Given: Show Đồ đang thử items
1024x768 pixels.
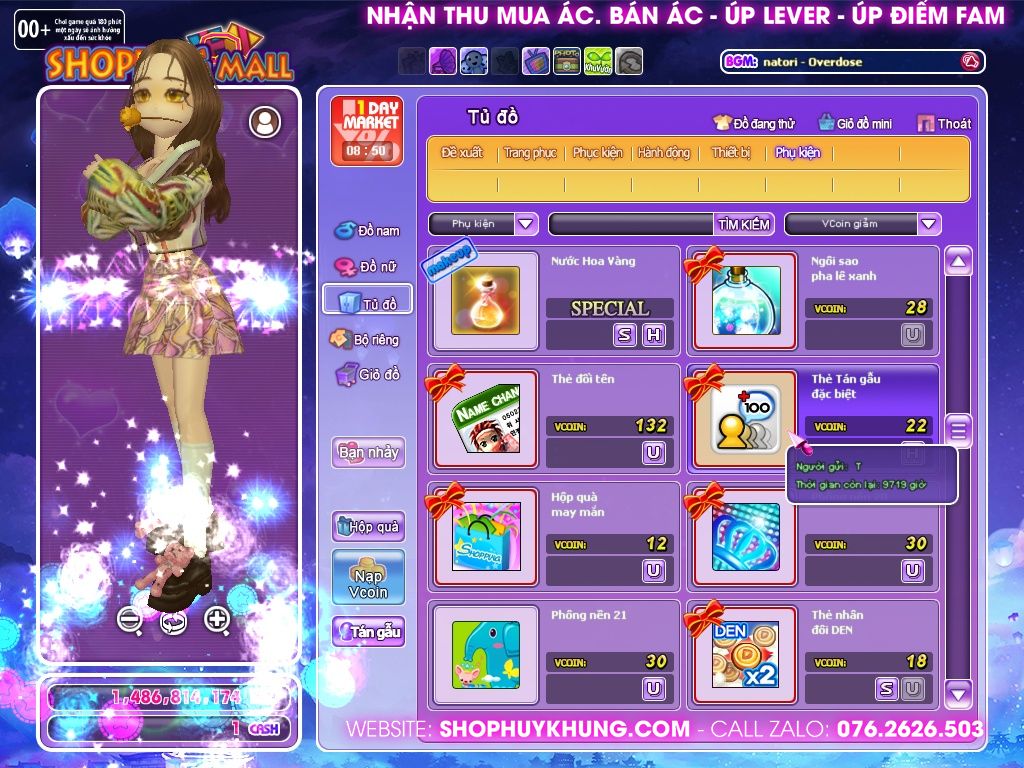Looking at the screenshot, I should coord(753,124).
